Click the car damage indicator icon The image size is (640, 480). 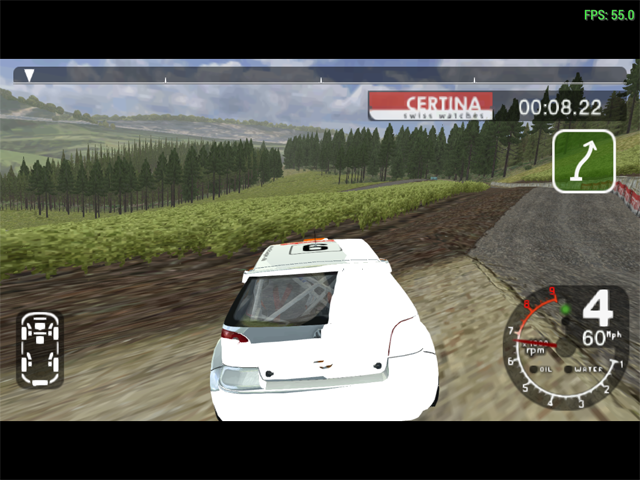(39, 348)
